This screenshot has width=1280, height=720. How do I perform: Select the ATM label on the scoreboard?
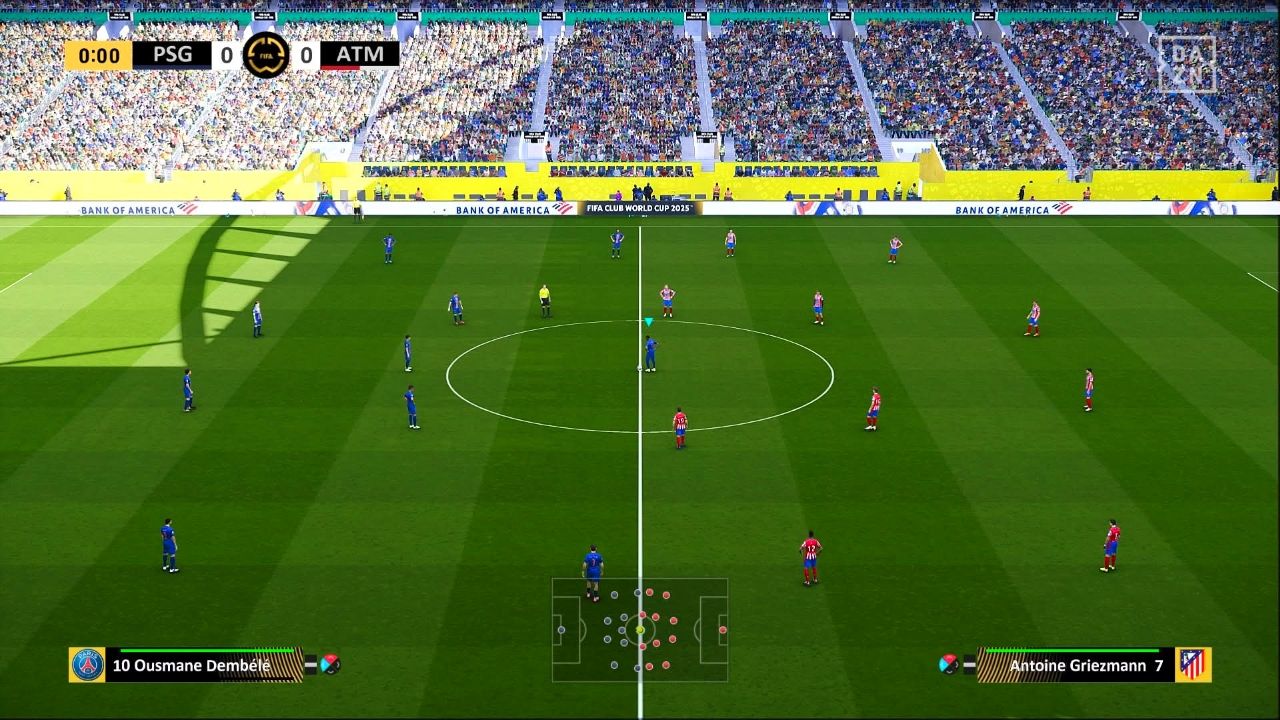pyautogui.click(x=359, y=53)
